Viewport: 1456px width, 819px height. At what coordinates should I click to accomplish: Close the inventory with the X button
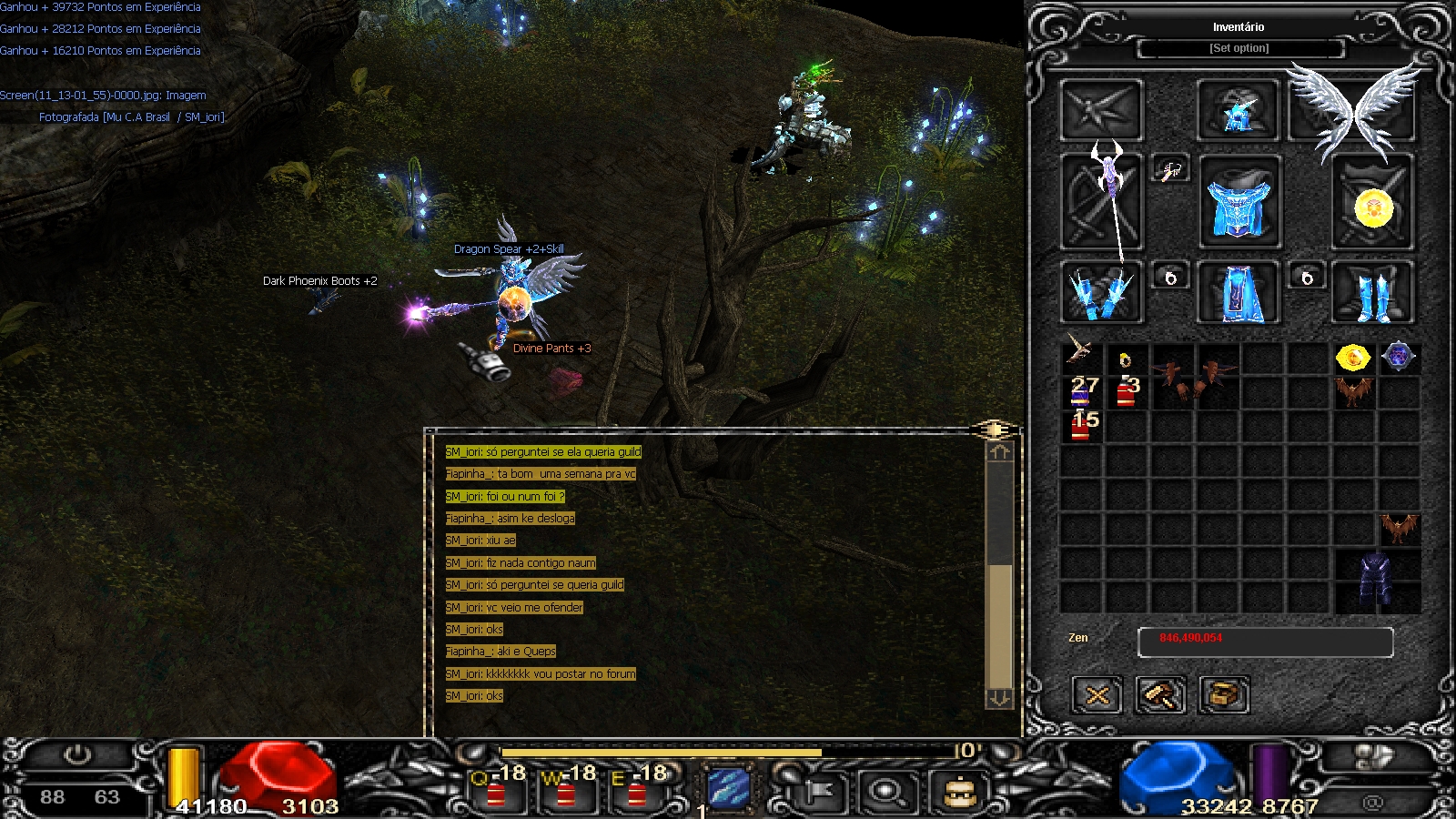click(1097, 696)
